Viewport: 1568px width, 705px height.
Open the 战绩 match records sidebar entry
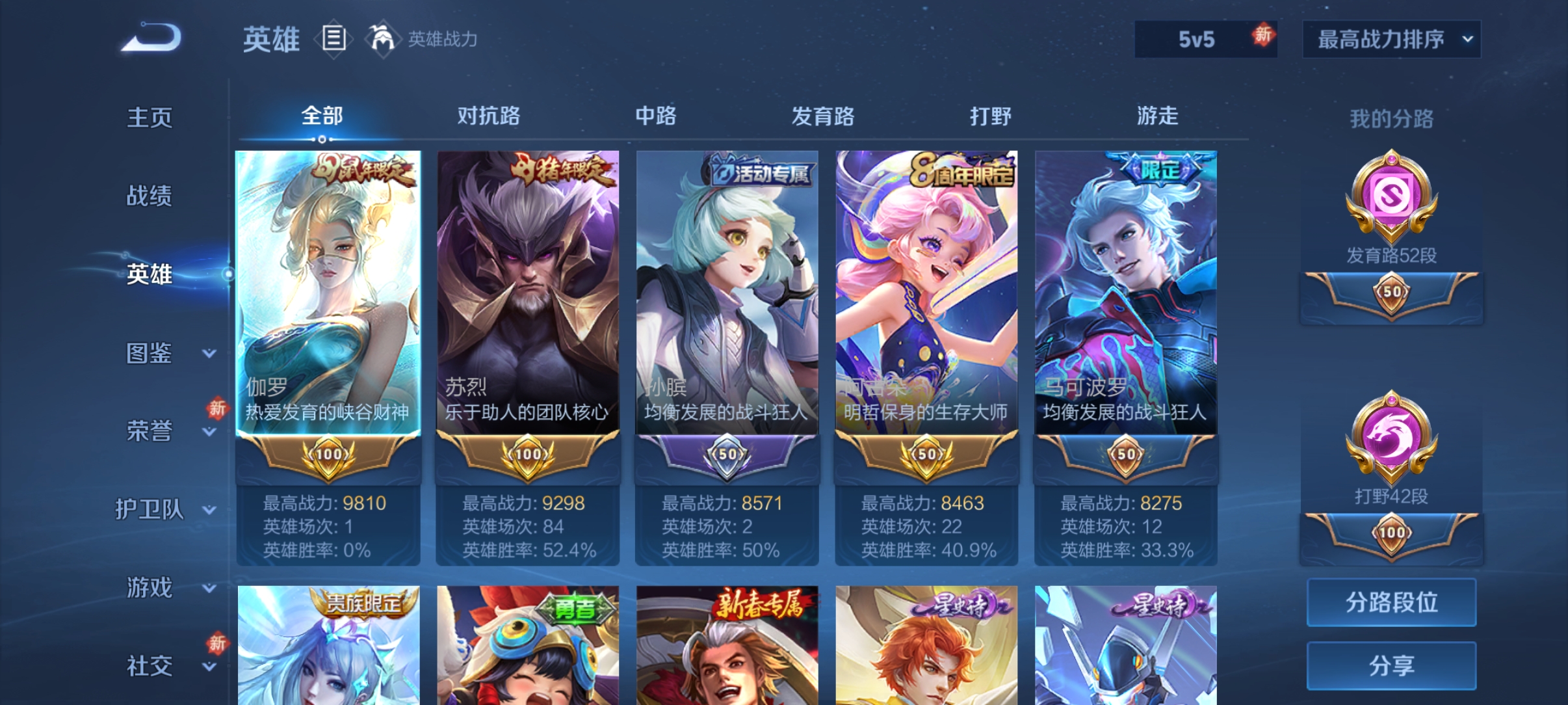pyautogui.click(x=151, y=196)
